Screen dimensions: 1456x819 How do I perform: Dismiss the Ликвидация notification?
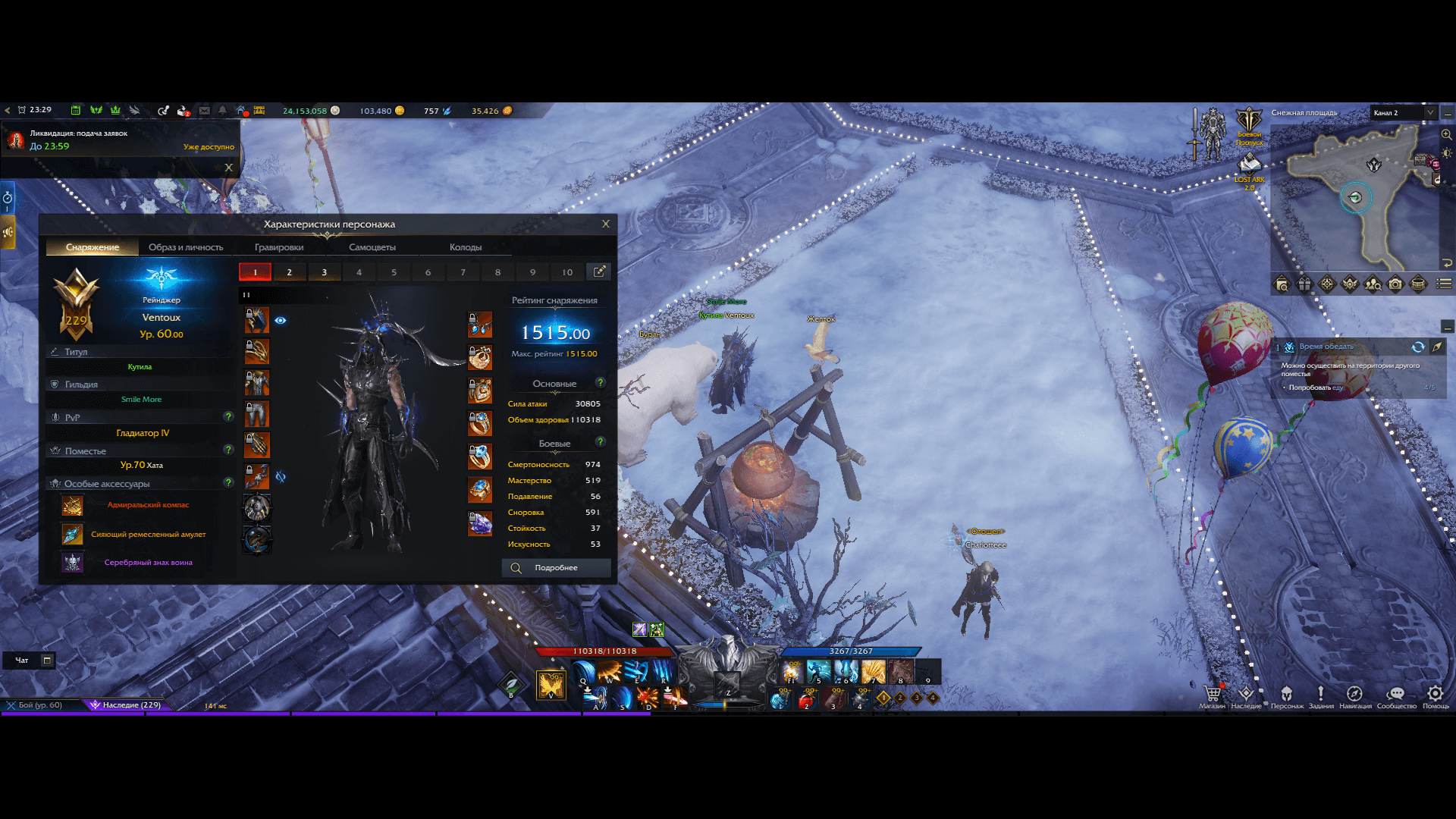228,168
